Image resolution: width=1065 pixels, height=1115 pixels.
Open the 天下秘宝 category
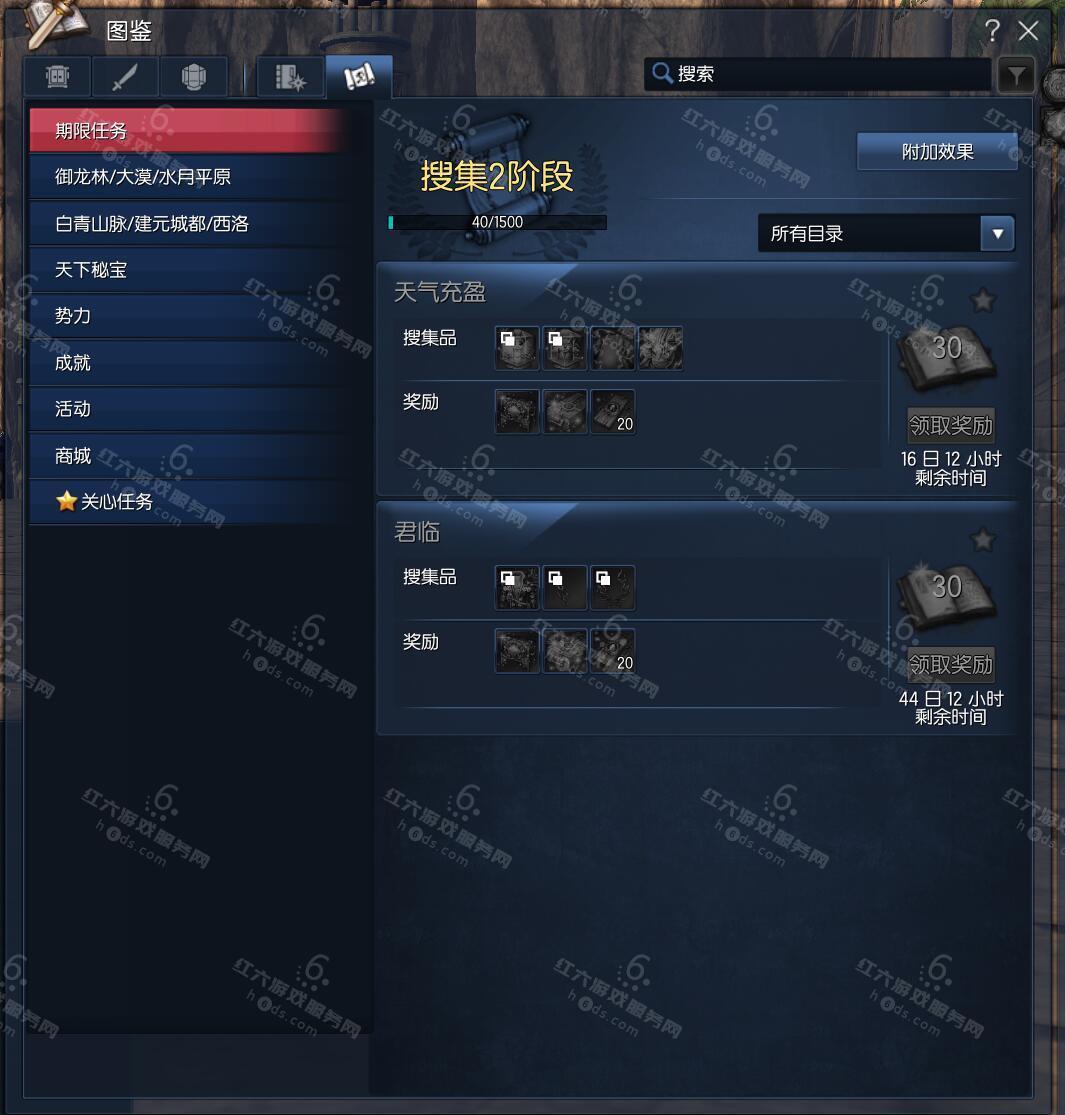point(190,270)
